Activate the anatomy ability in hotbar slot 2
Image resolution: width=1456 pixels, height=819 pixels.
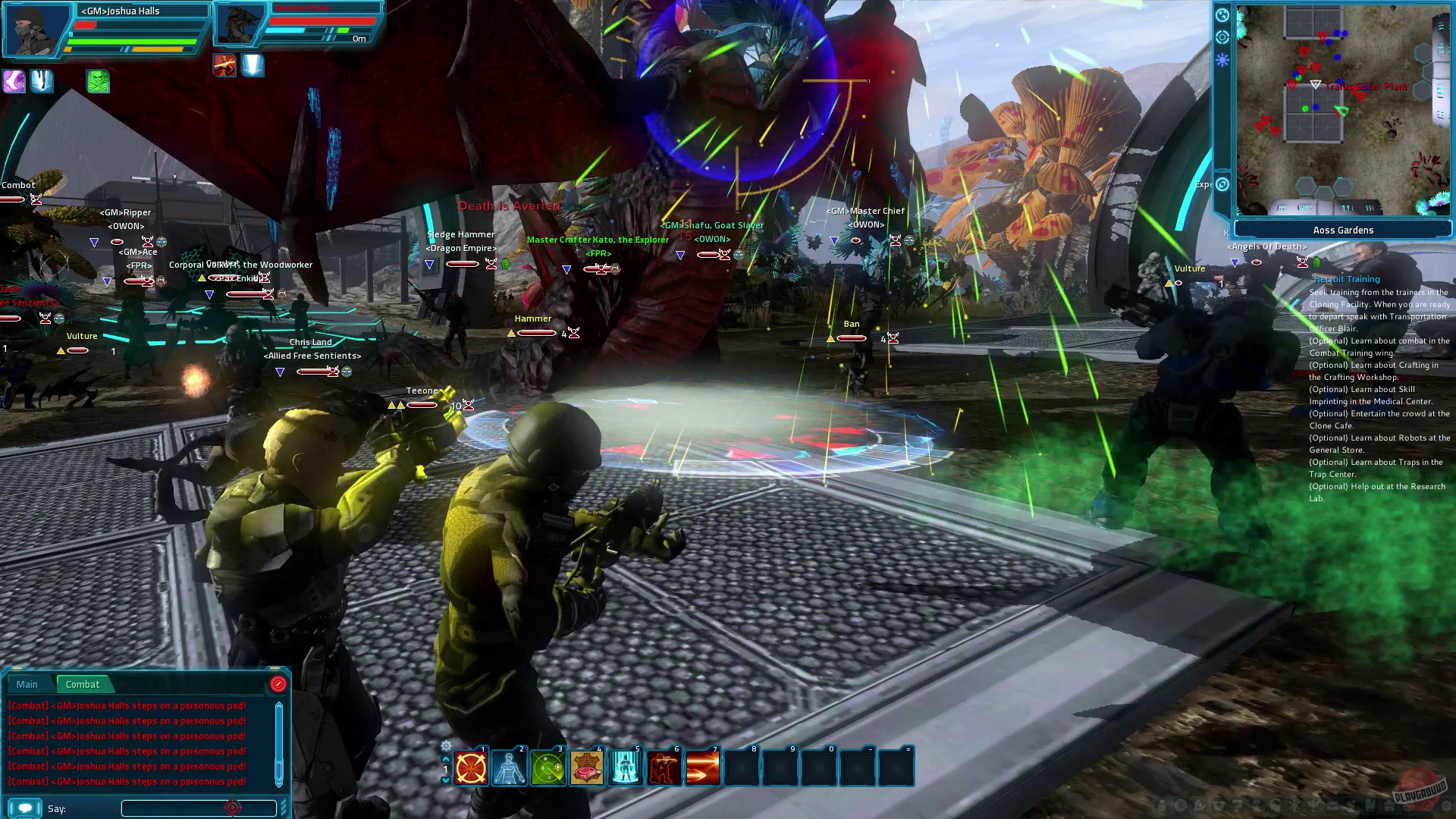pyautogui.click(x=507, y=768)
